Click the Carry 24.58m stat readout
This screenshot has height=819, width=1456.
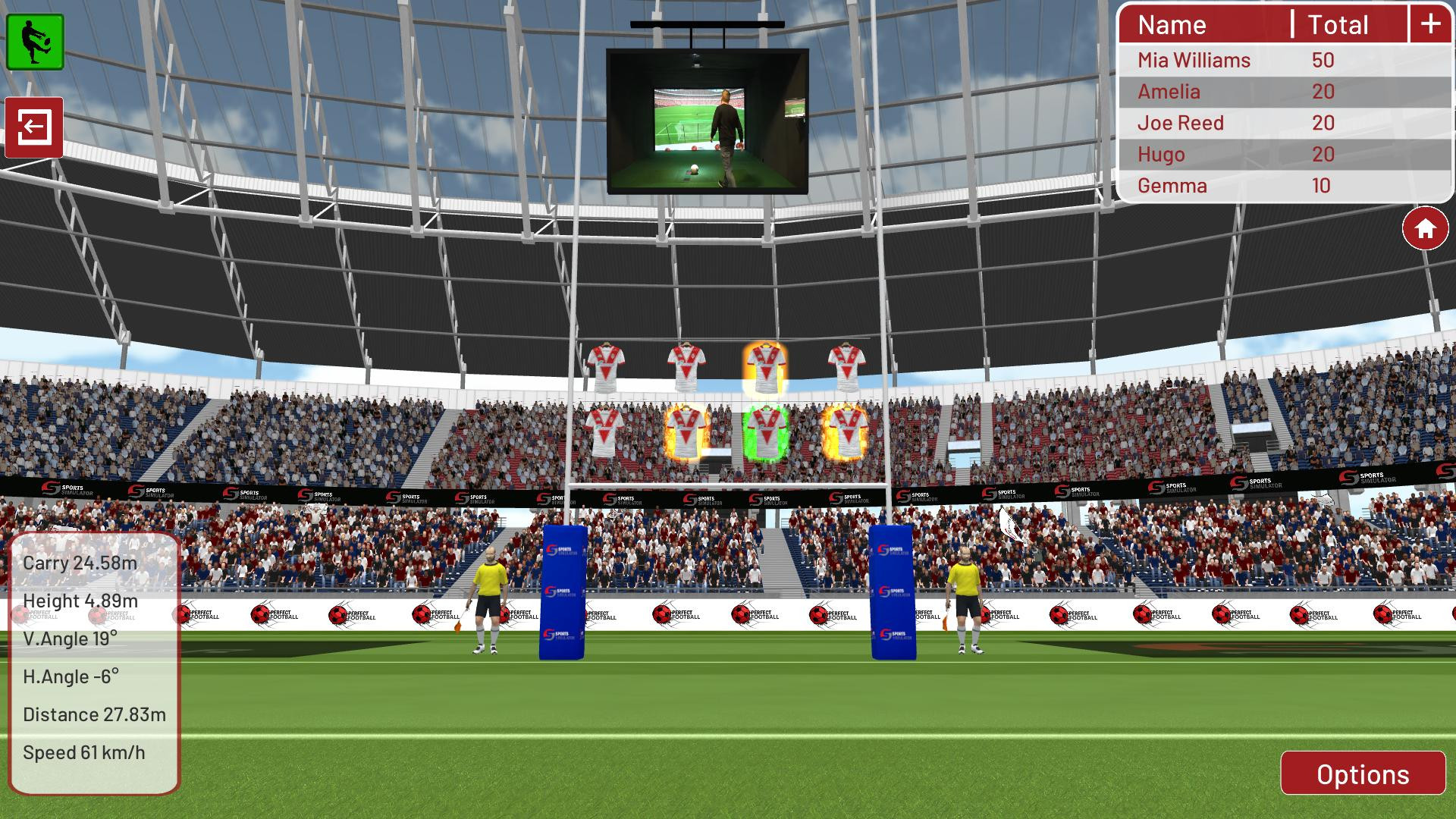[80, 562]
